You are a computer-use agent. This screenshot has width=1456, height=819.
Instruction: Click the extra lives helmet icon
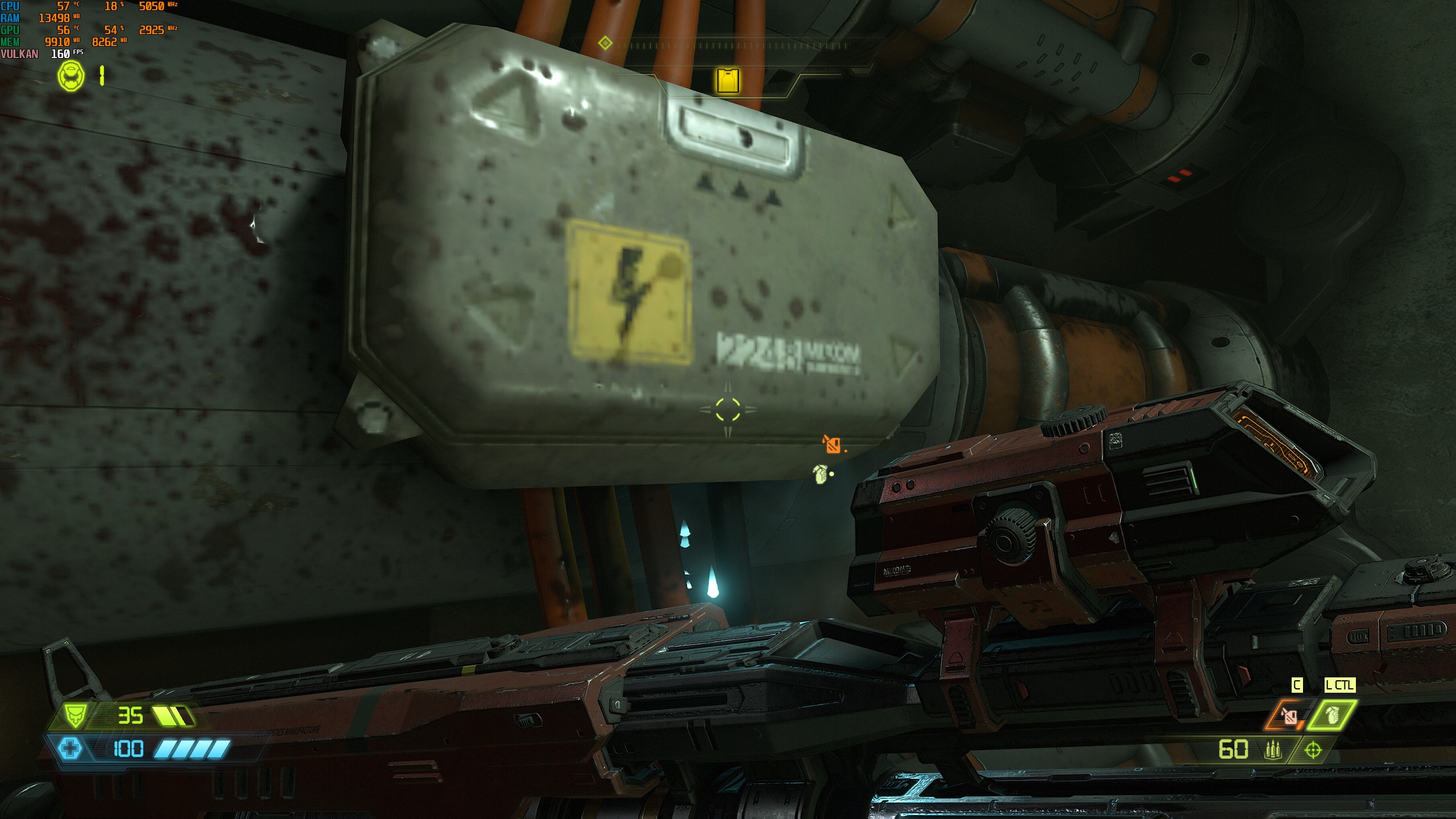71,76
